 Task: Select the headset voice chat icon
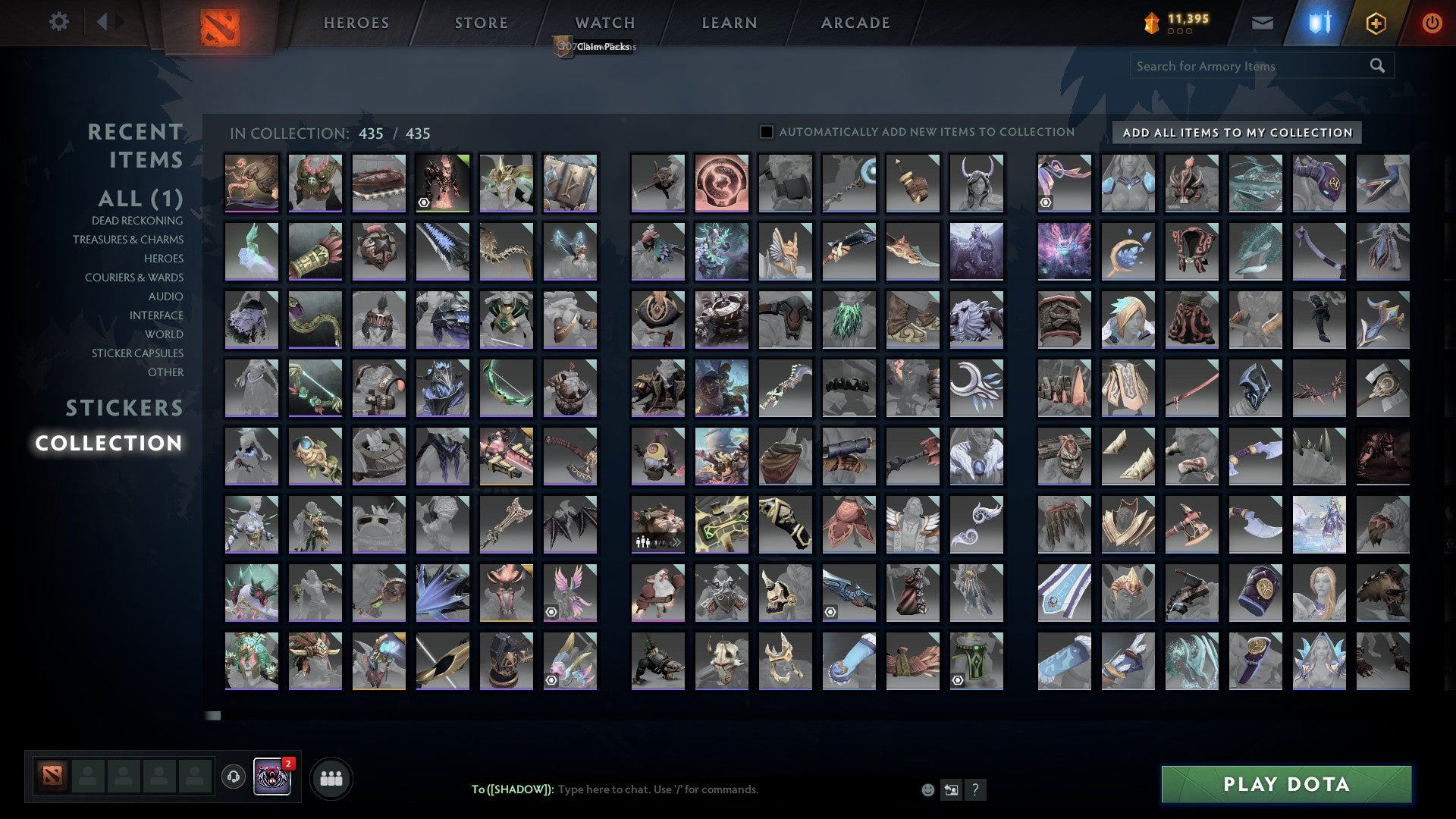pos(232,777)
